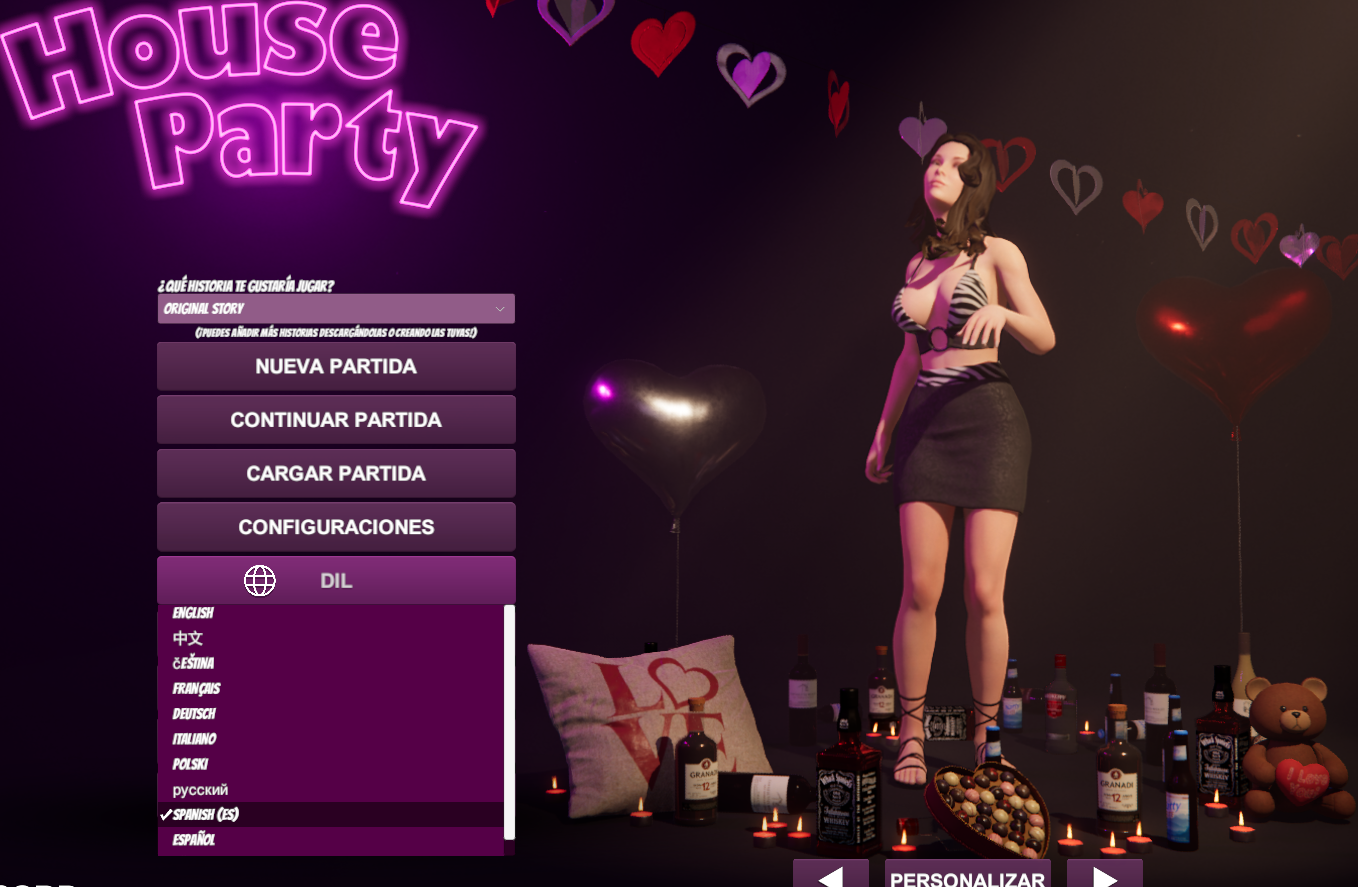
Task: Select English from the language list
Action: pyautogui.click(x=194, y=613)
